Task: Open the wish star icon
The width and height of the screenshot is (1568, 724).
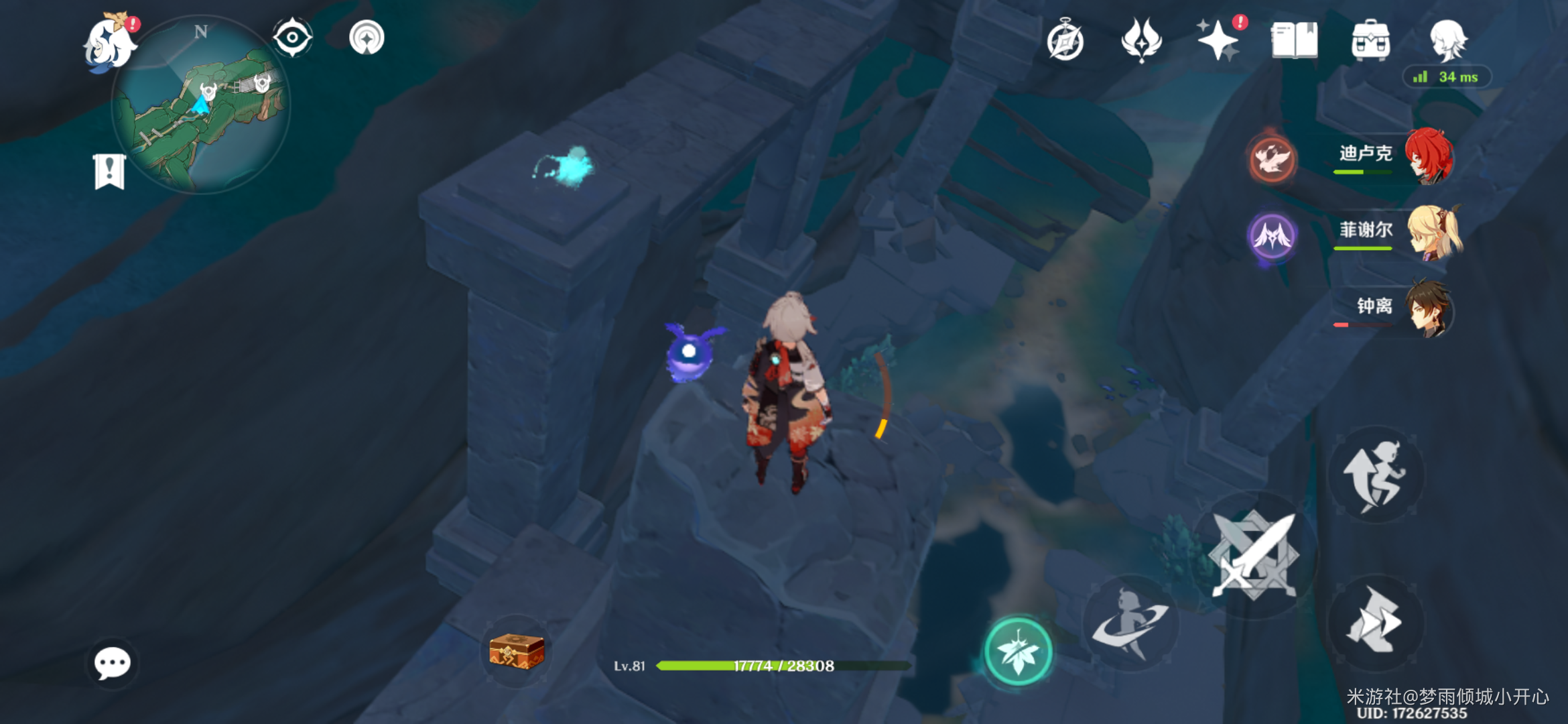Action: [1218, 40]
